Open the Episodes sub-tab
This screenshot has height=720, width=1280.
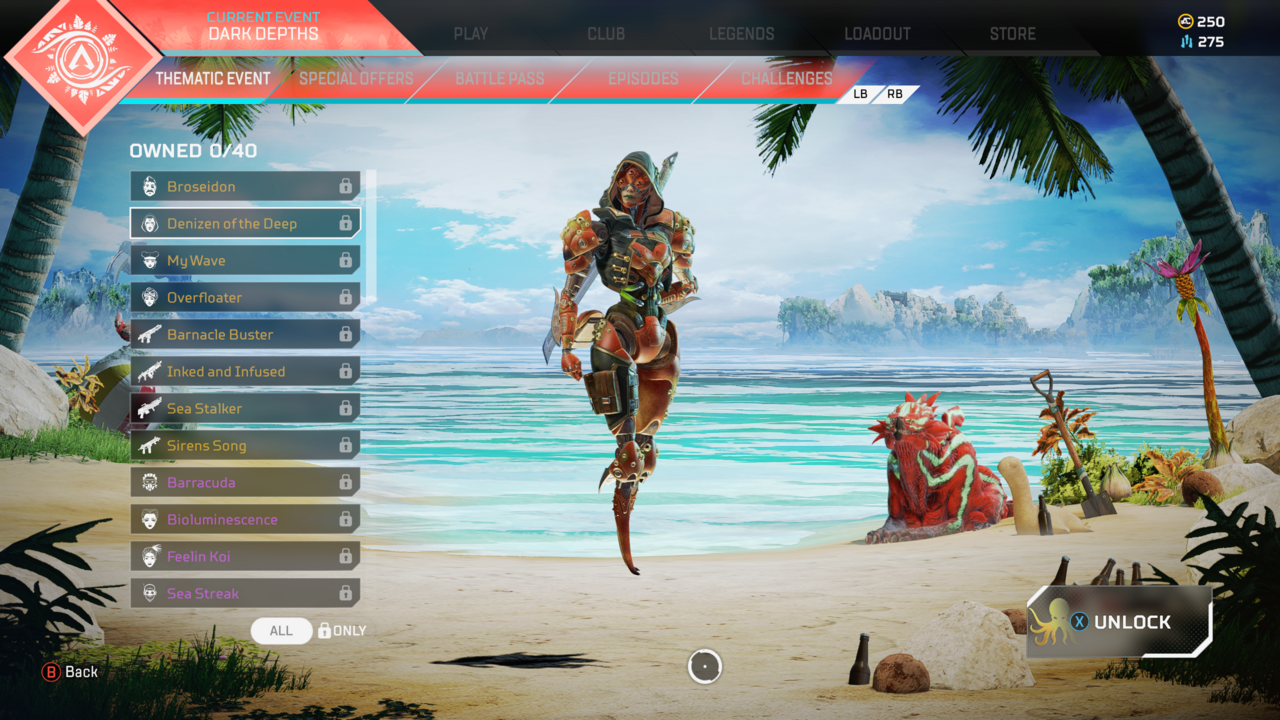(643, 78)
